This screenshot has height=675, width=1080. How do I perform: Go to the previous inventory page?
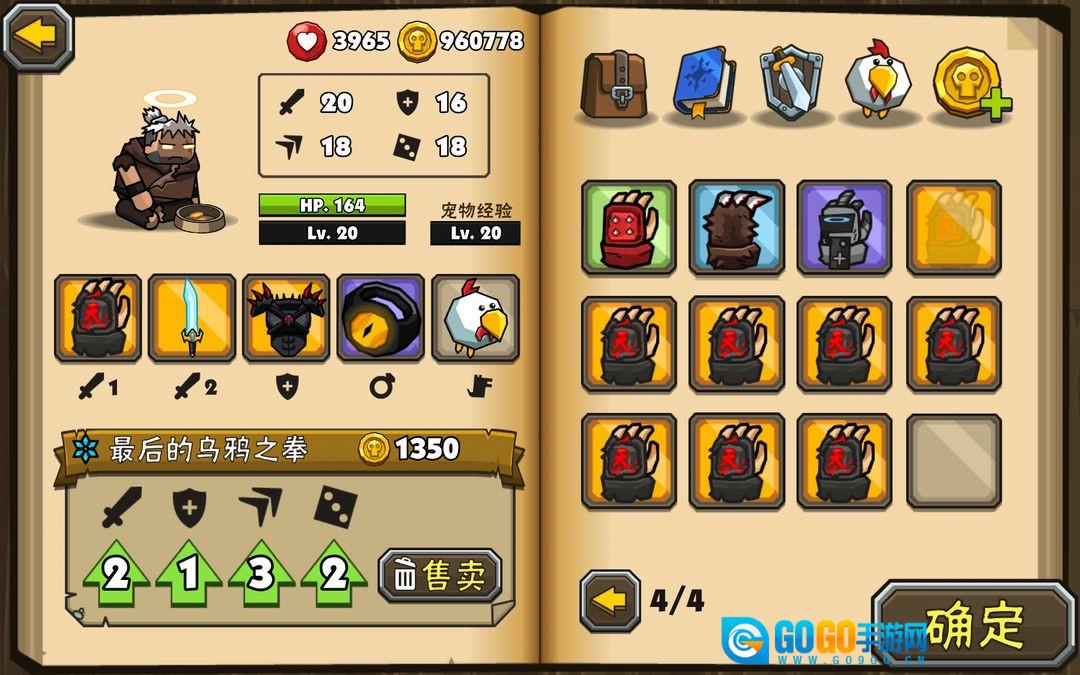click(x=610, y=601)
